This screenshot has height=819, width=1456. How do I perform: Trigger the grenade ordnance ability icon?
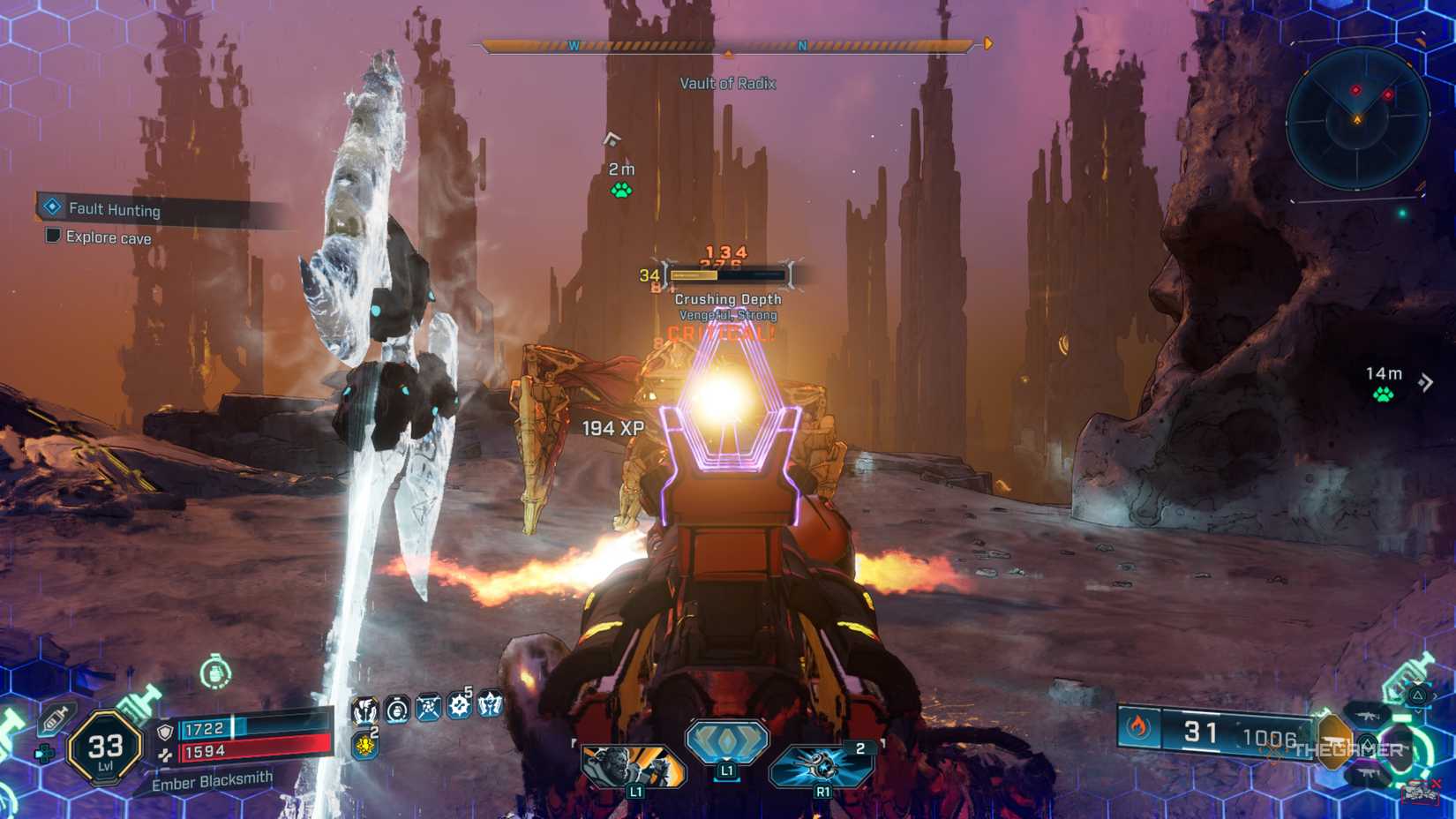[822, 765]
